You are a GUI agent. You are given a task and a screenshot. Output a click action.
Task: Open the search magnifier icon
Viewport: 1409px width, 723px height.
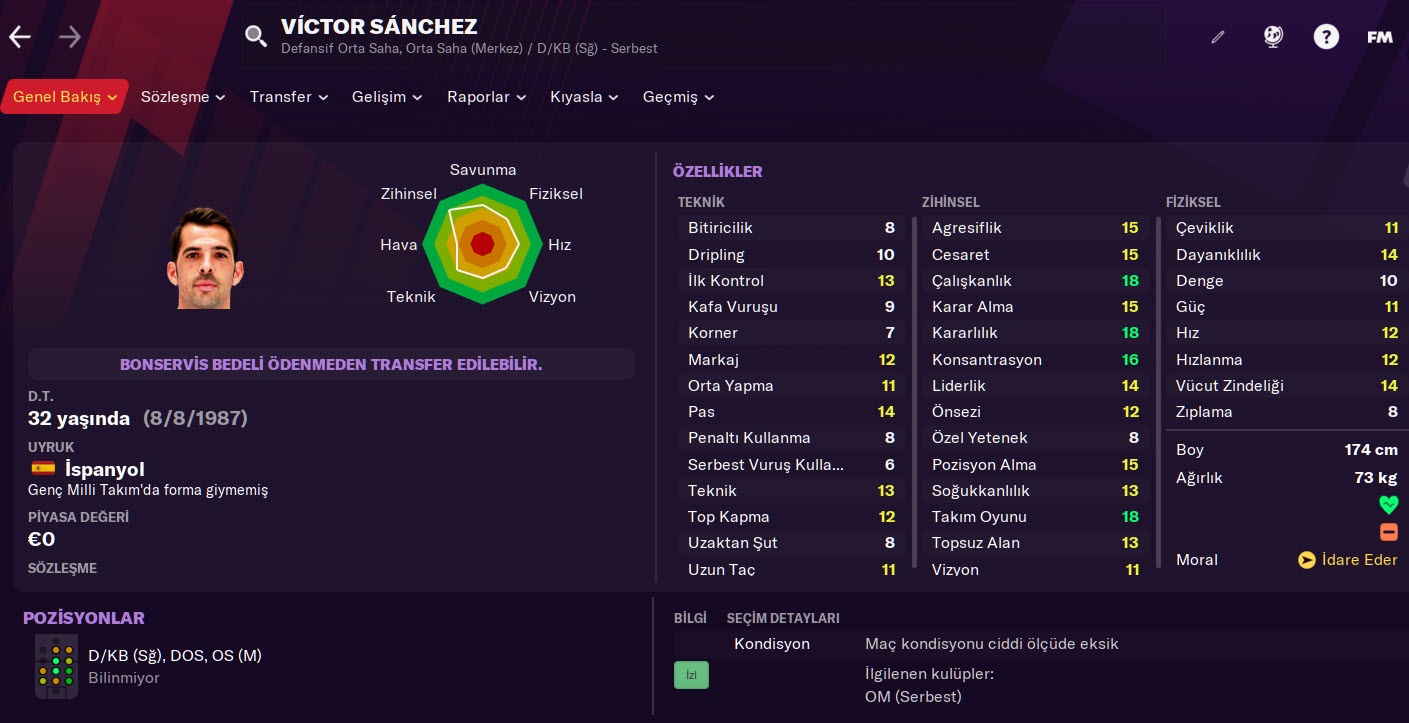click(256, 37)
